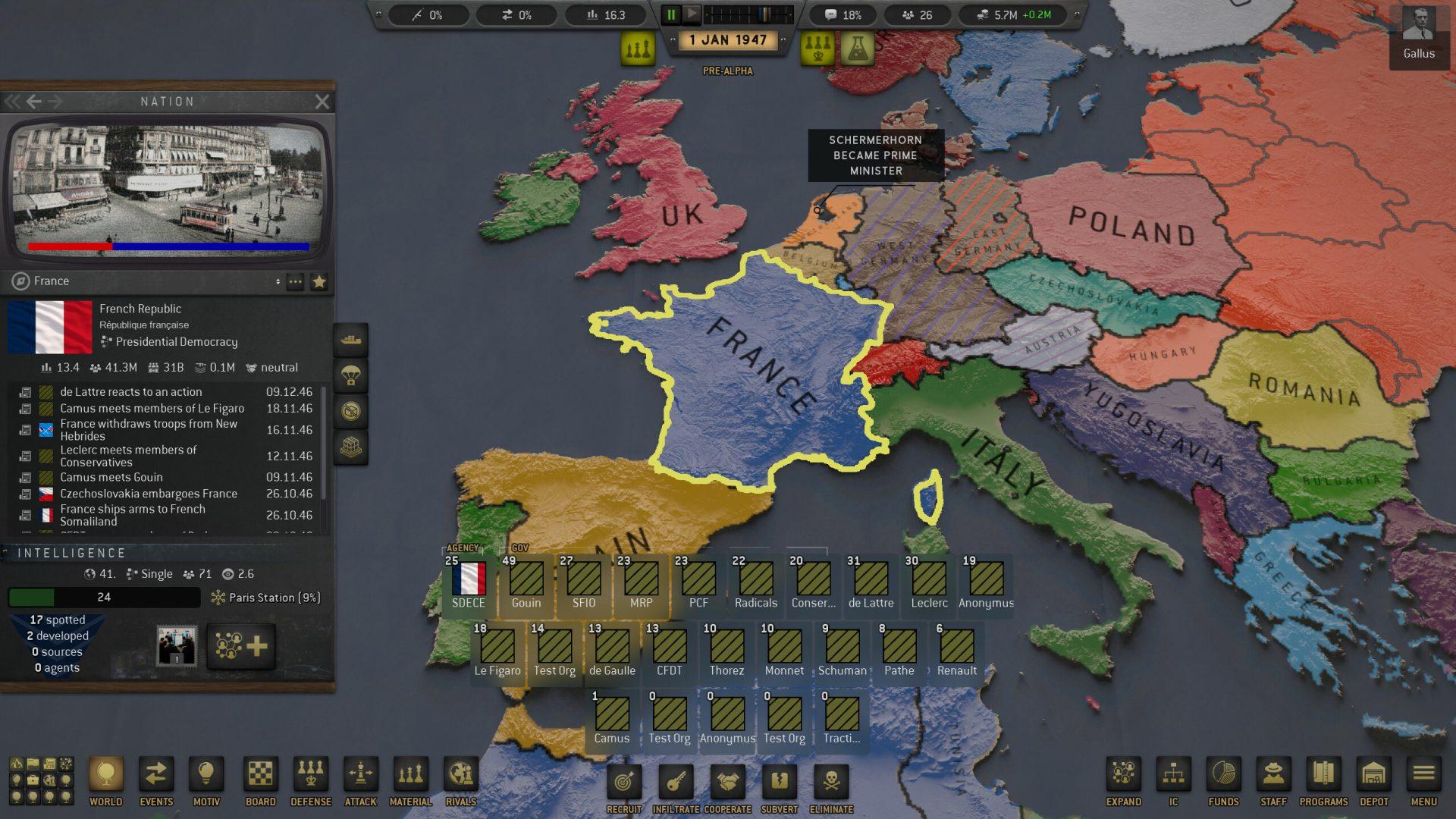The width and height of the screenshot is (1456, 819).
Task: Open the Board screen
Action: [x=261, y=781]
